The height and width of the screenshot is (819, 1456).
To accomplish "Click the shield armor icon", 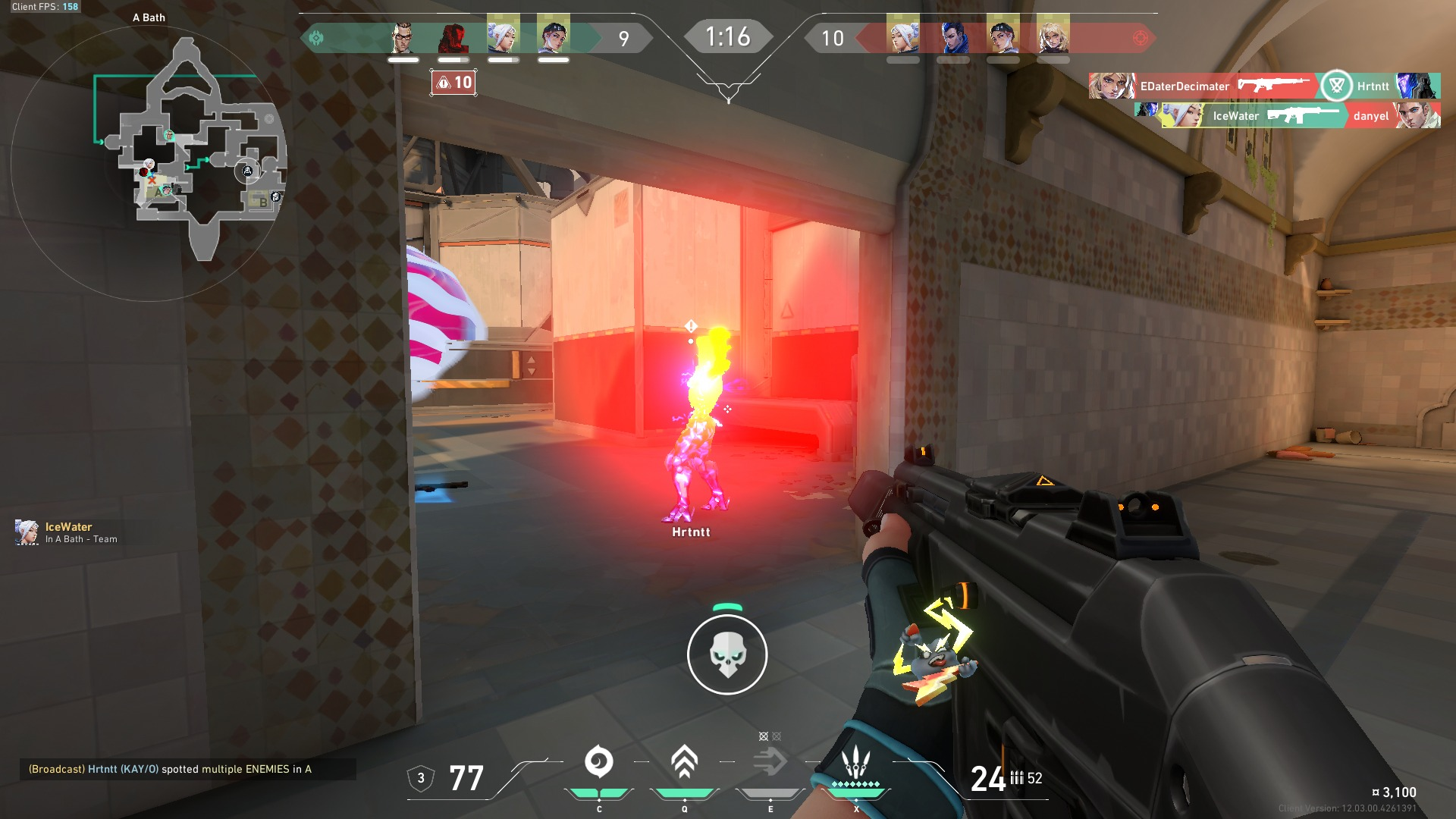I will [421, 778].
